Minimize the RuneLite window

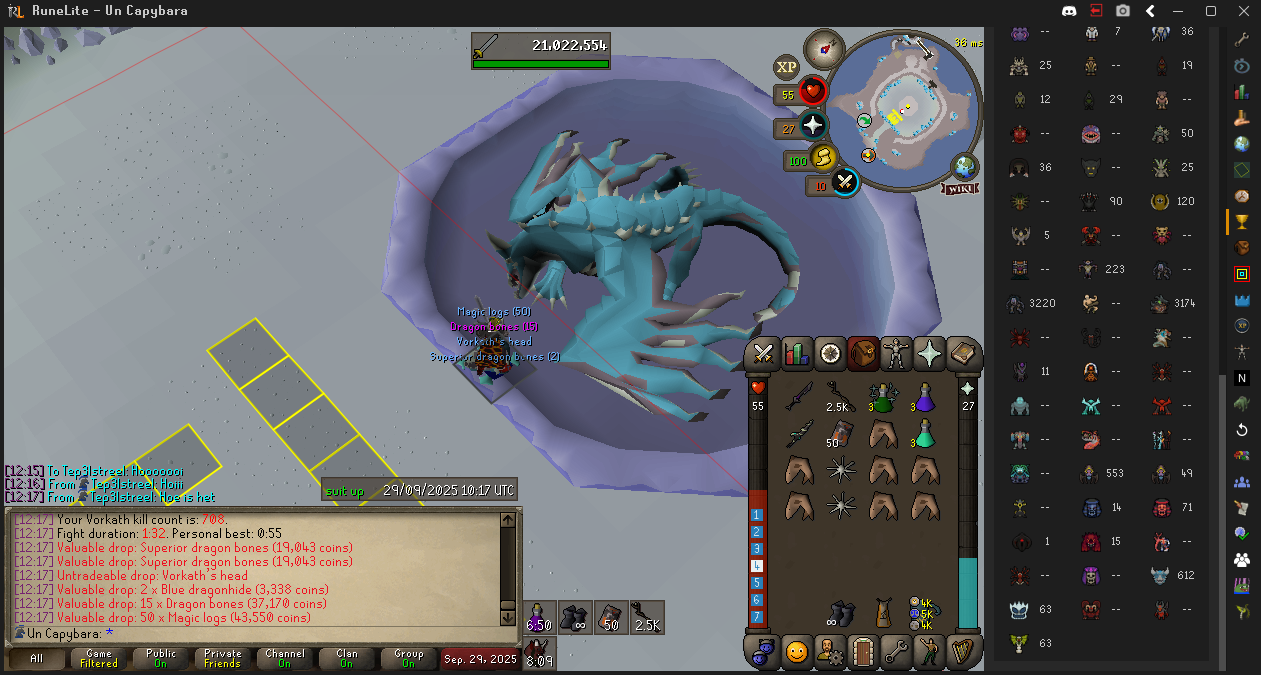click(x=1181, y=11)
